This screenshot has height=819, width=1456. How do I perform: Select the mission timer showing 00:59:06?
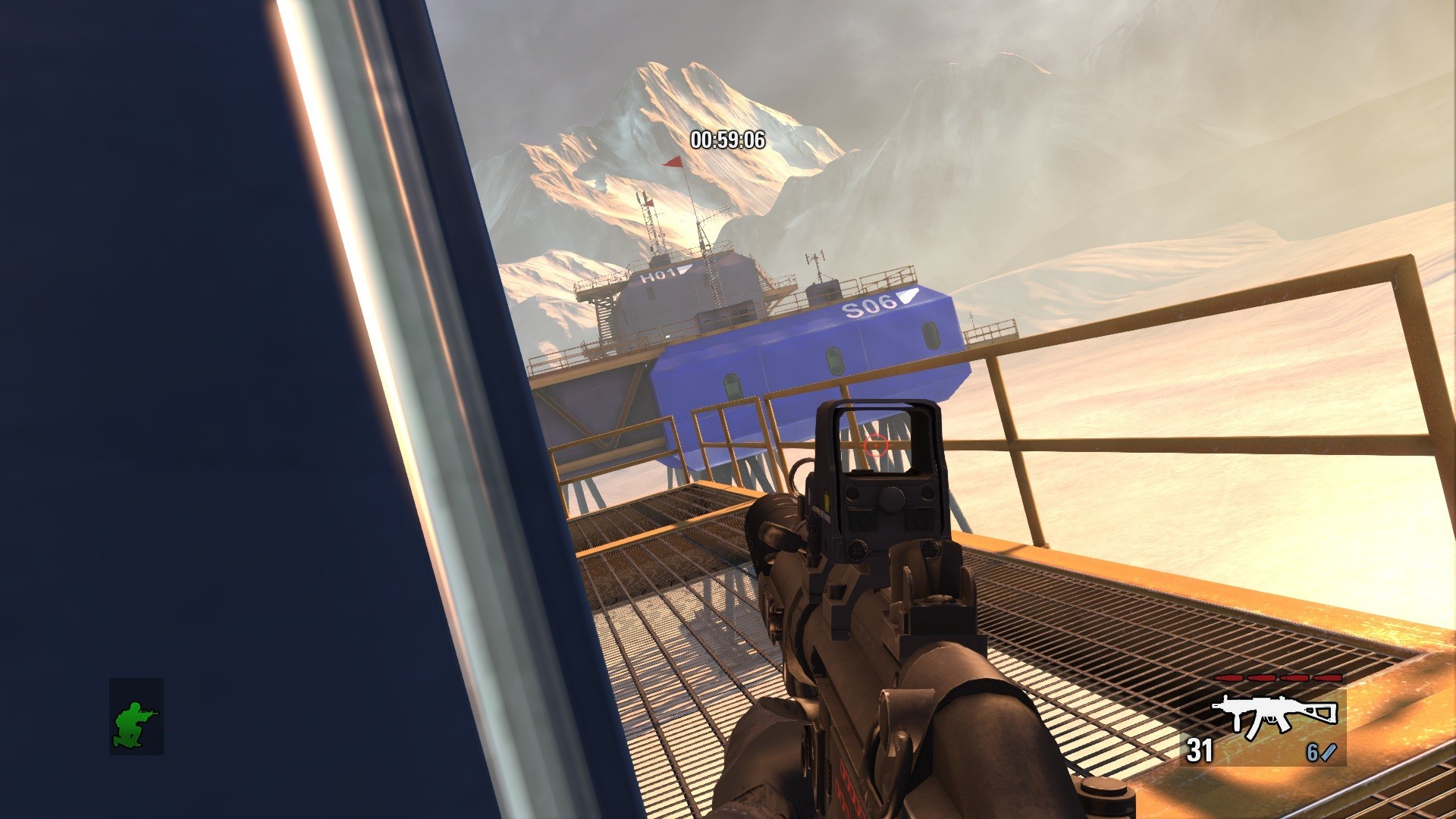[x=726, y=140]
